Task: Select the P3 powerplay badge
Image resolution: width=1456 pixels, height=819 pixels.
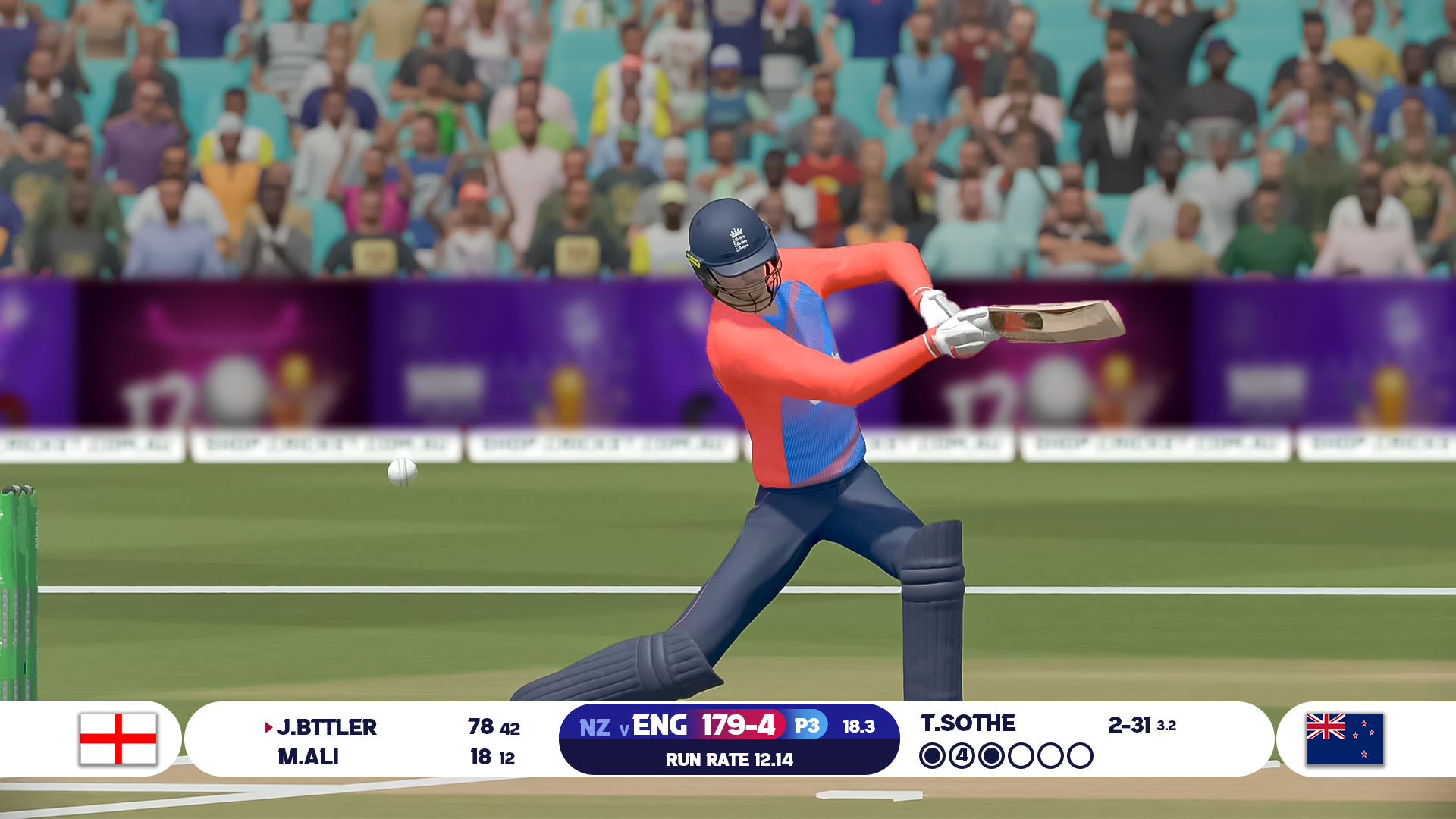Action: [x=806, y=726]
